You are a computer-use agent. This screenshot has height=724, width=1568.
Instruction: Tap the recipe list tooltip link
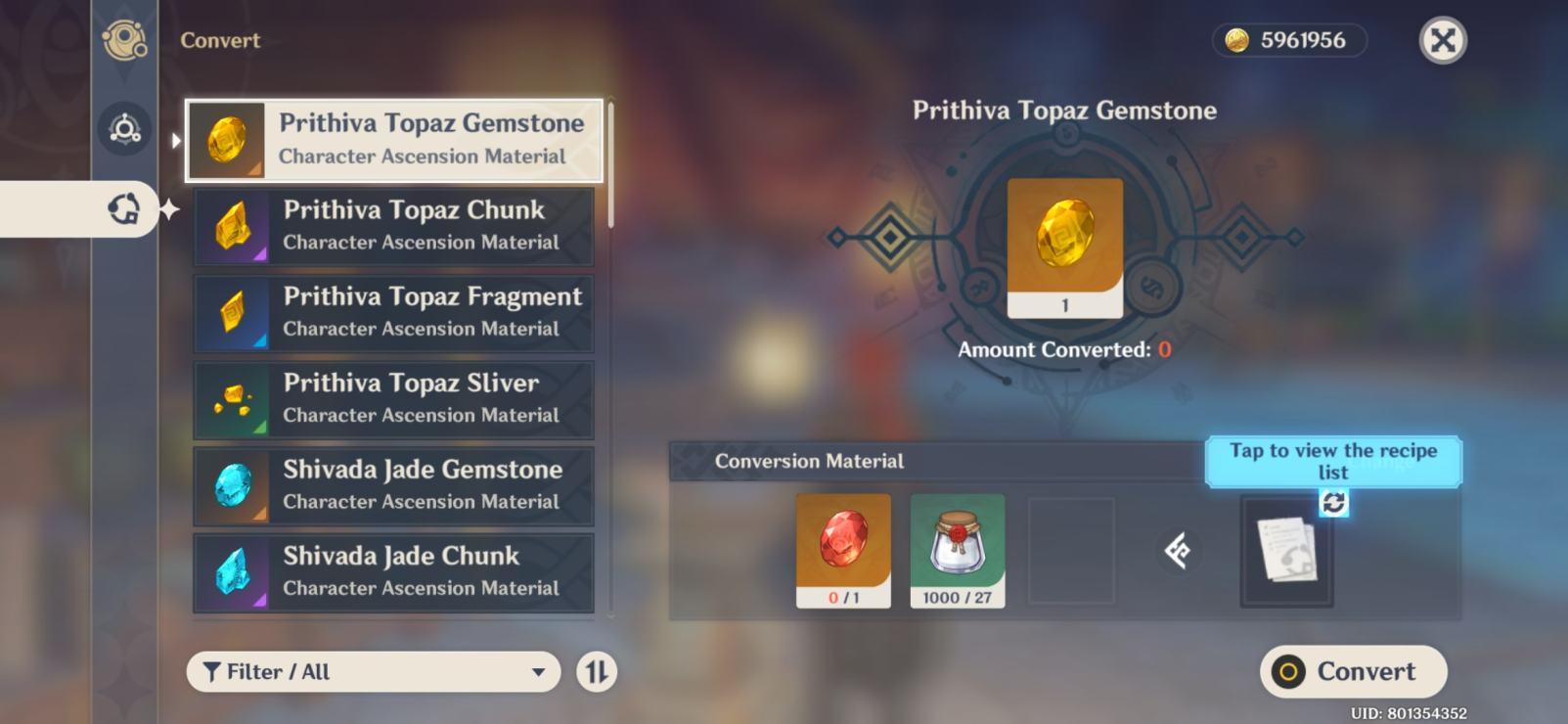click(1334, 462)
